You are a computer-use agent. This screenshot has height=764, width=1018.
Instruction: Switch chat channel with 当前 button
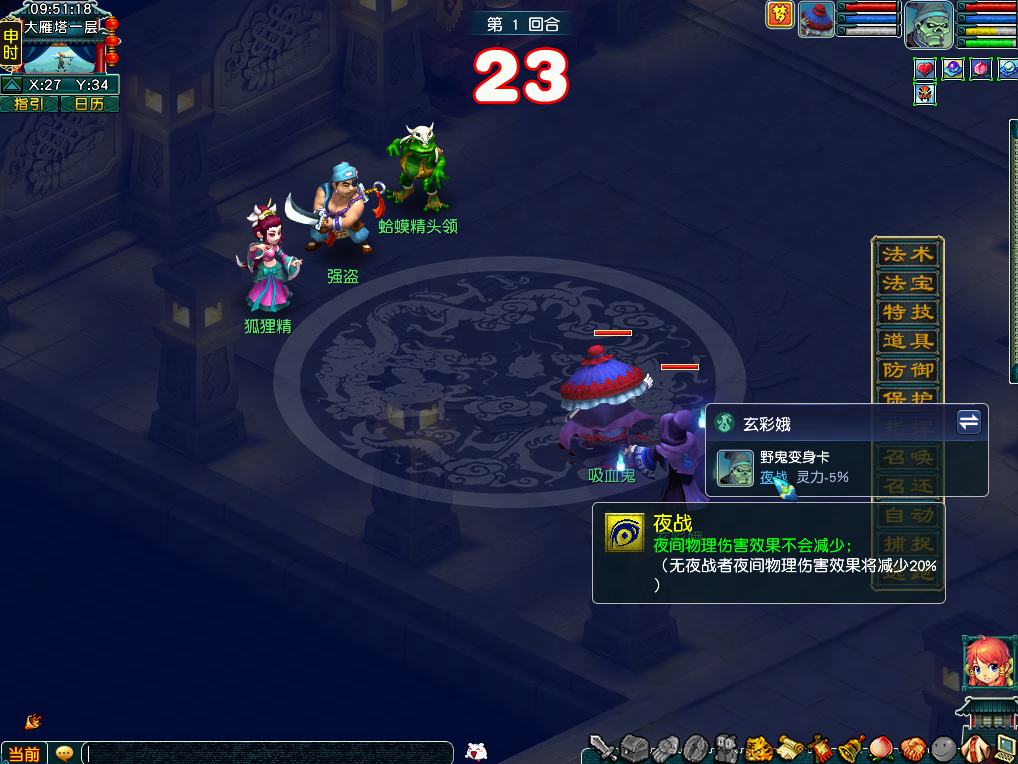(x=24, y=753)
